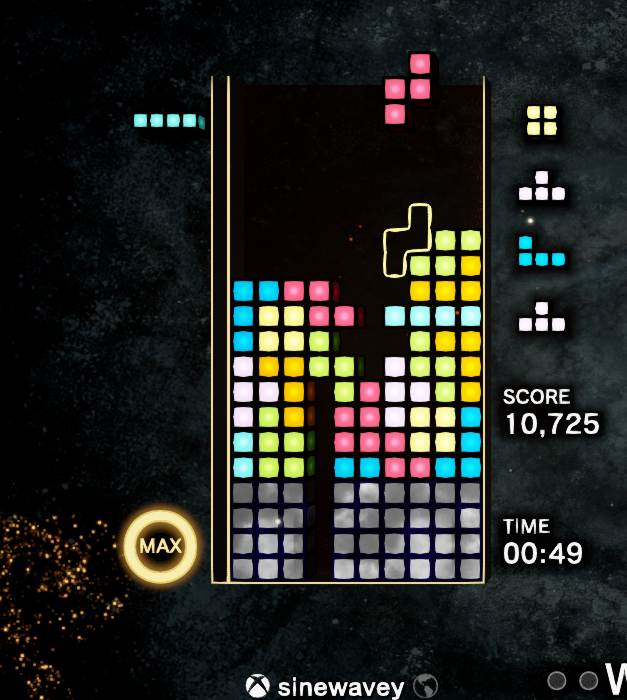Choose the cyan J-piece in the next queue

[x=540, y=252]
